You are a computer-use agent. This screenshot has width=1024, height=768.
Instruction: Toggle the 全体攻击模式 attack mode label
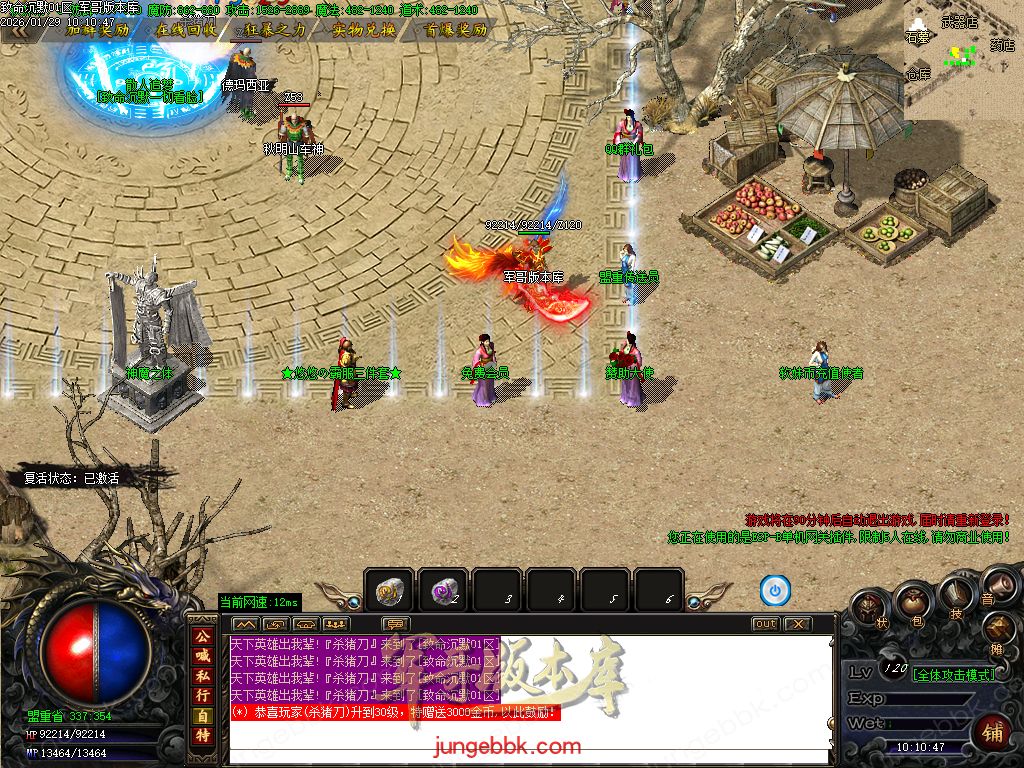point(955,674)
